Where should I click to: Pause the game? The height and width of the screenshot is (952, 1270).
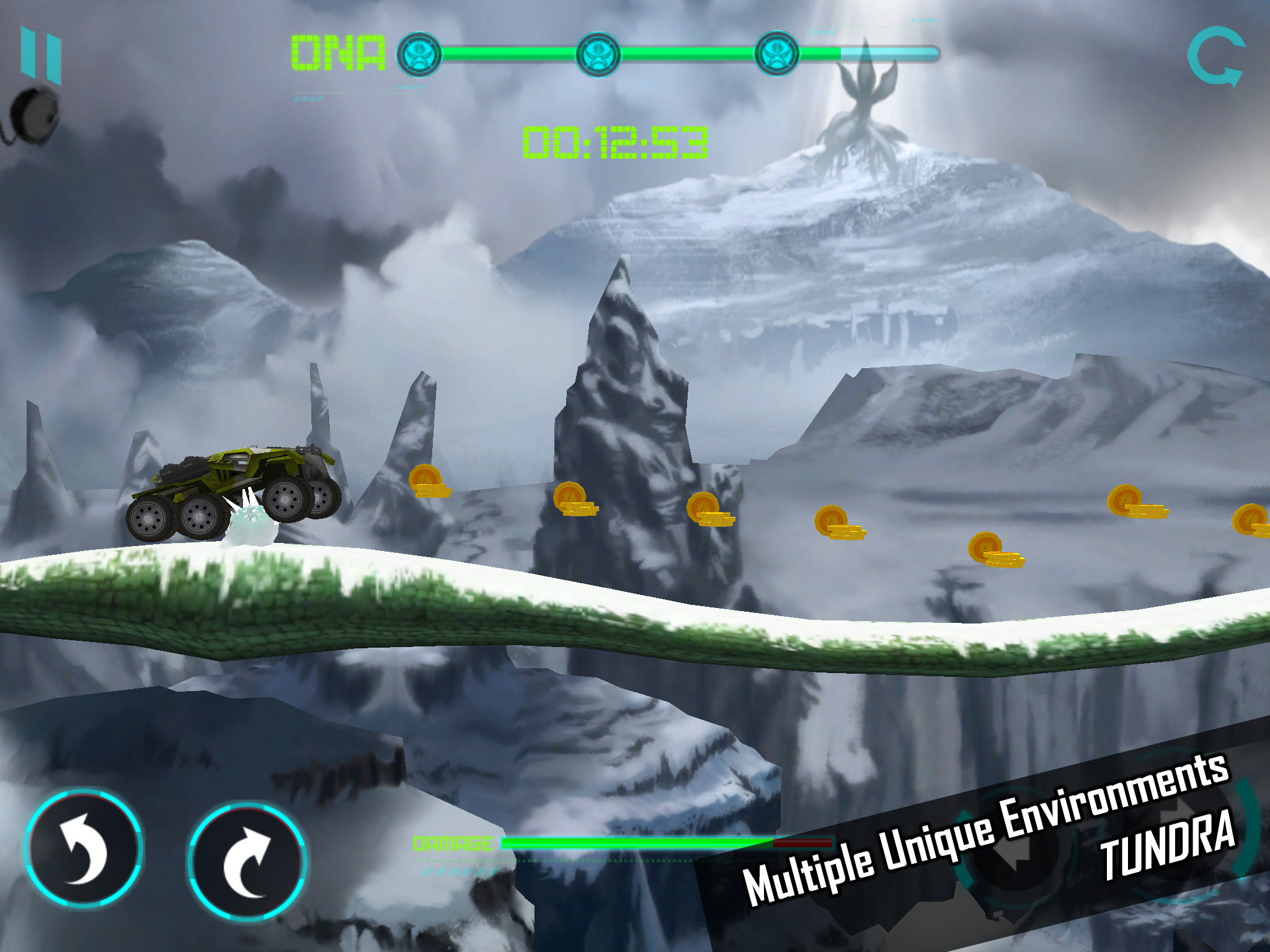pyautogui.click(x=41, y=55)
